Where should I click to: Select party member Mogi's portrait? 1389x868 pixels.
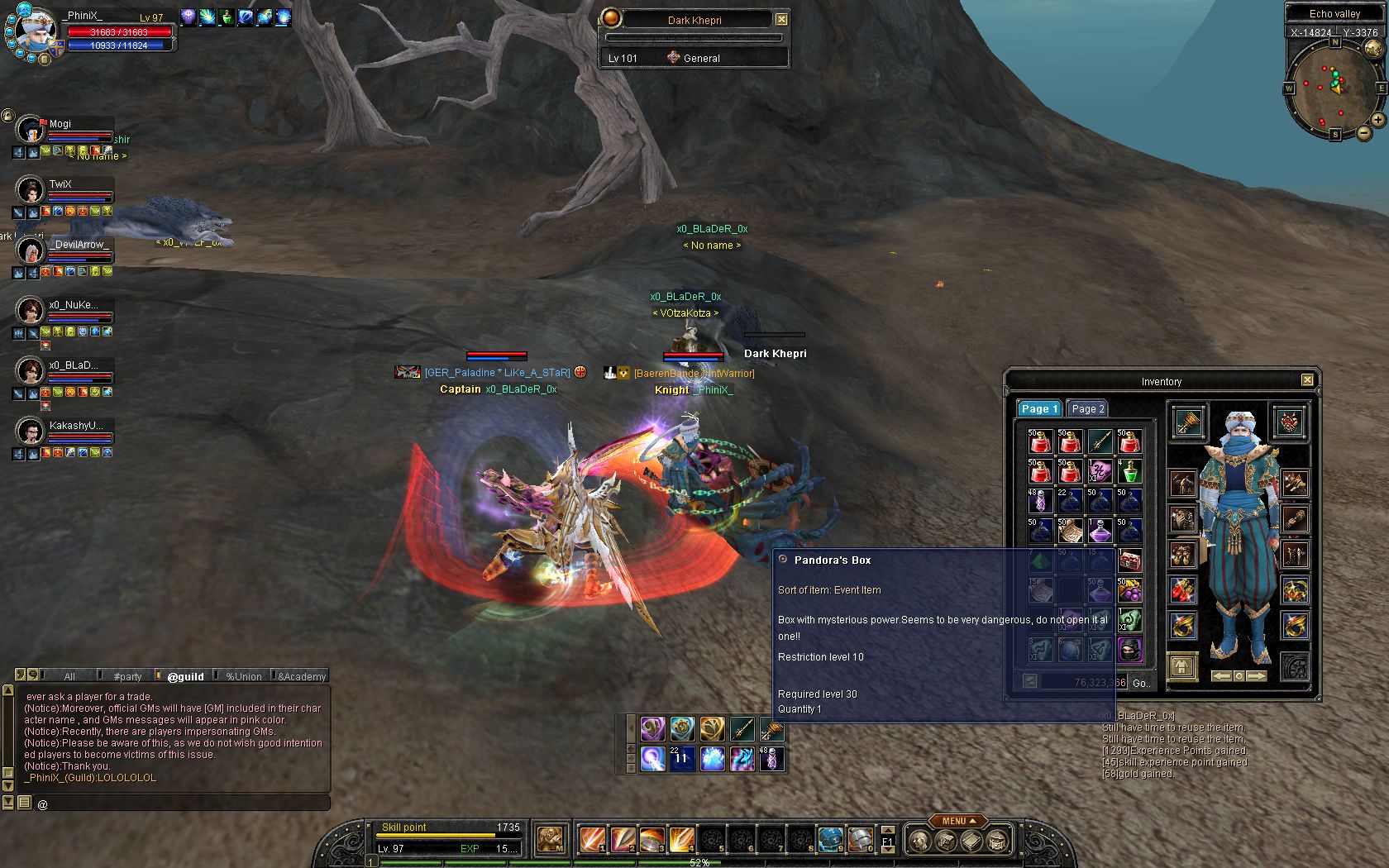(x=31, y=130)
